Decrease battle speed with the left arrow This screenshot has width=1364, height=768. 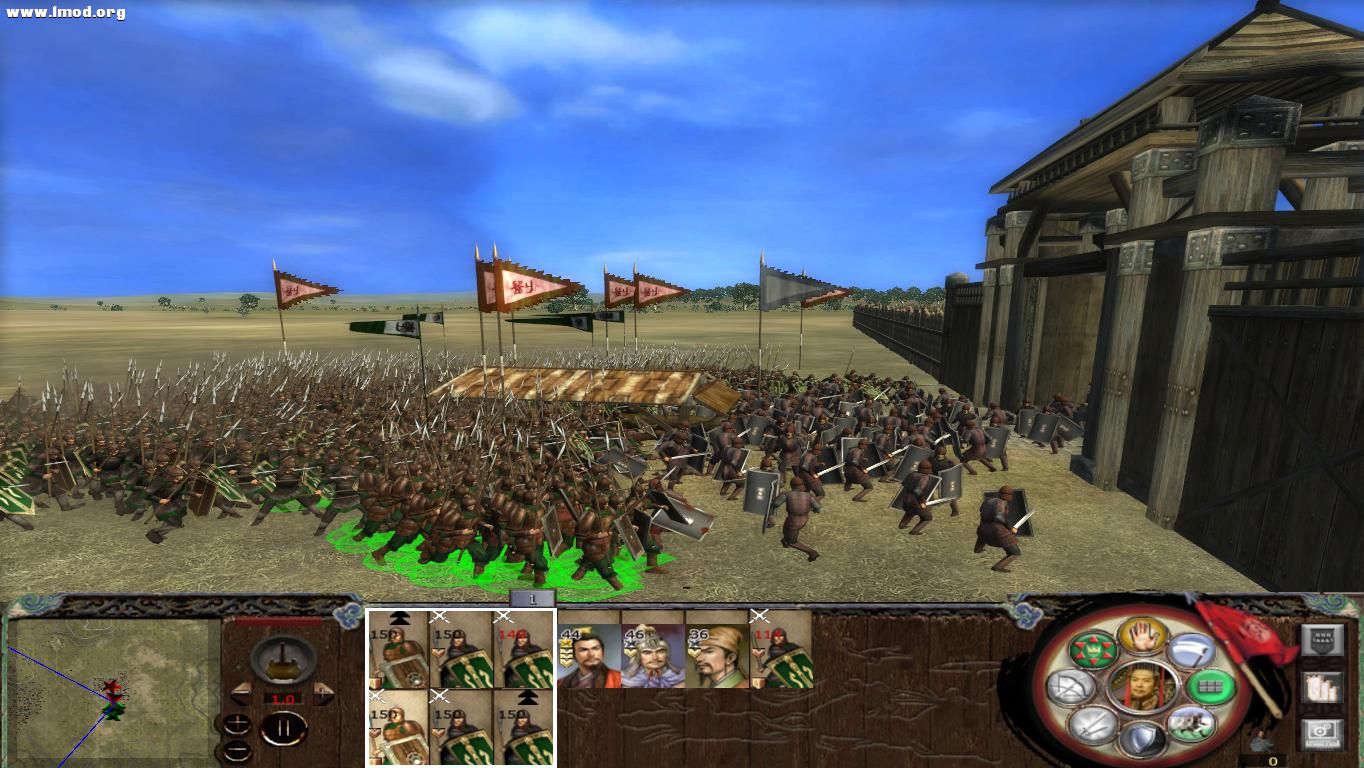(x=242, y=692)
